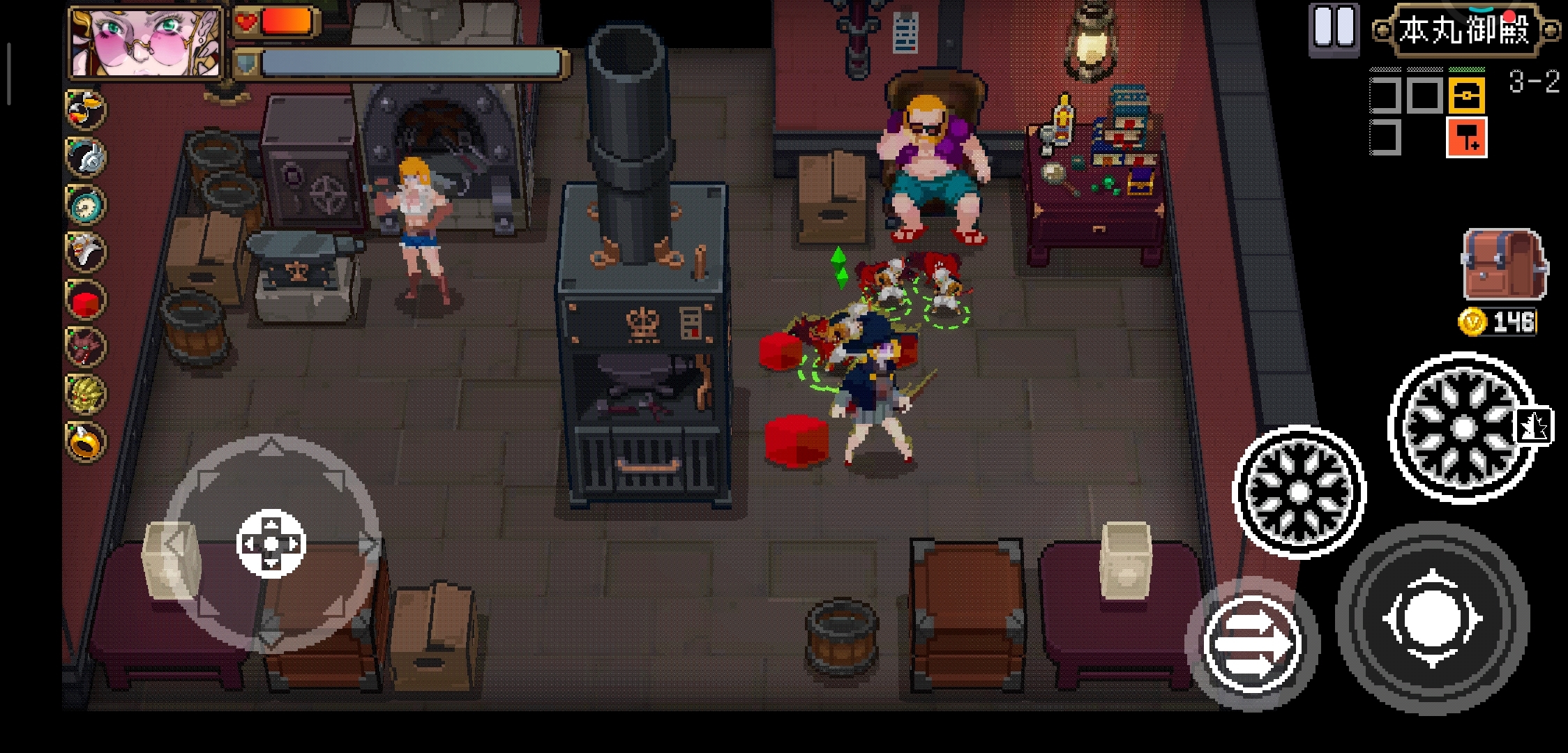The image size is (1568, 753).
Task: Activate the lower flower-wheel skill button
Action: tap(1298, 492)
